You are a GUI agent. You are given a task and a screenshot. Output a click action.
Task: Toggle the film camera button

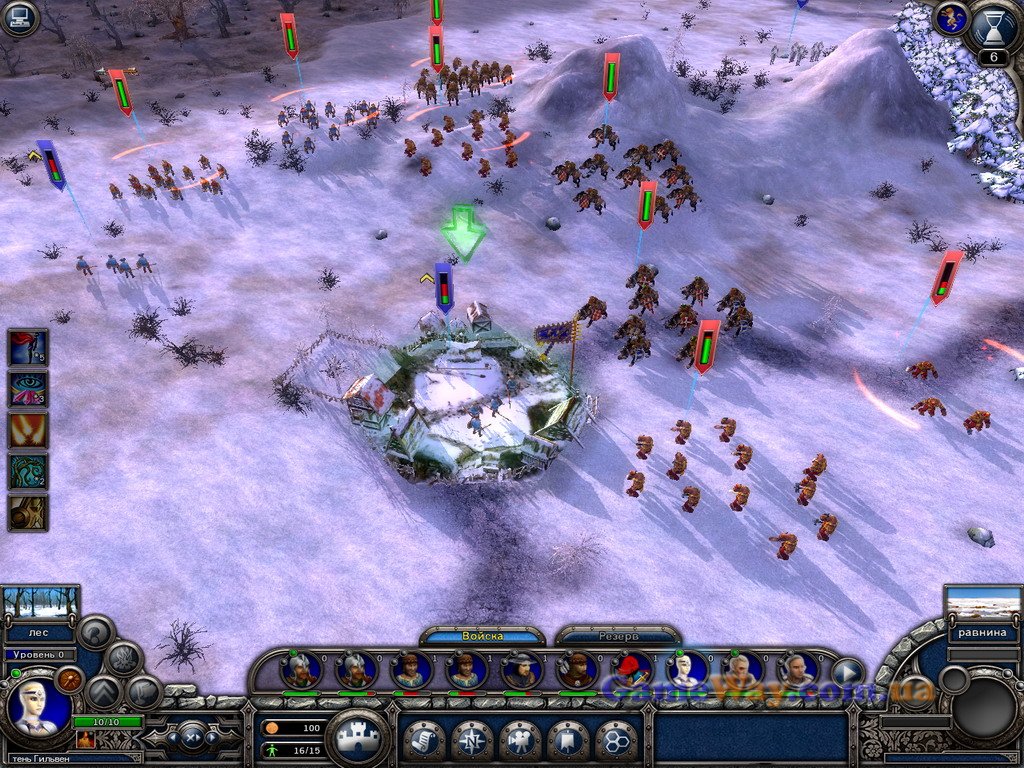[x=520, y=740]
